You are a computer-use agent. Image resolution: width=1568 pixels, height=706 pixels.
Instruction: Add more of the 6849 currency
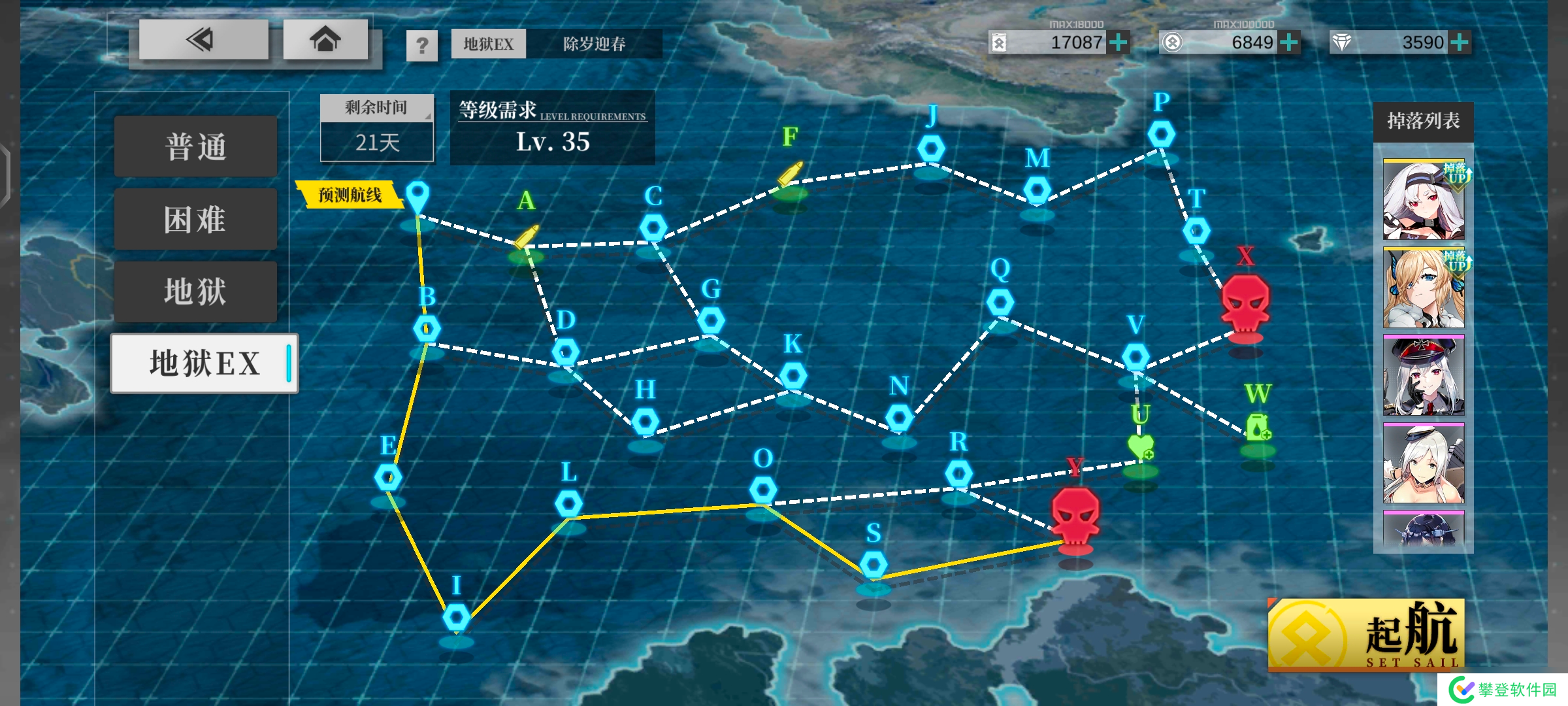coord(1289,42)
